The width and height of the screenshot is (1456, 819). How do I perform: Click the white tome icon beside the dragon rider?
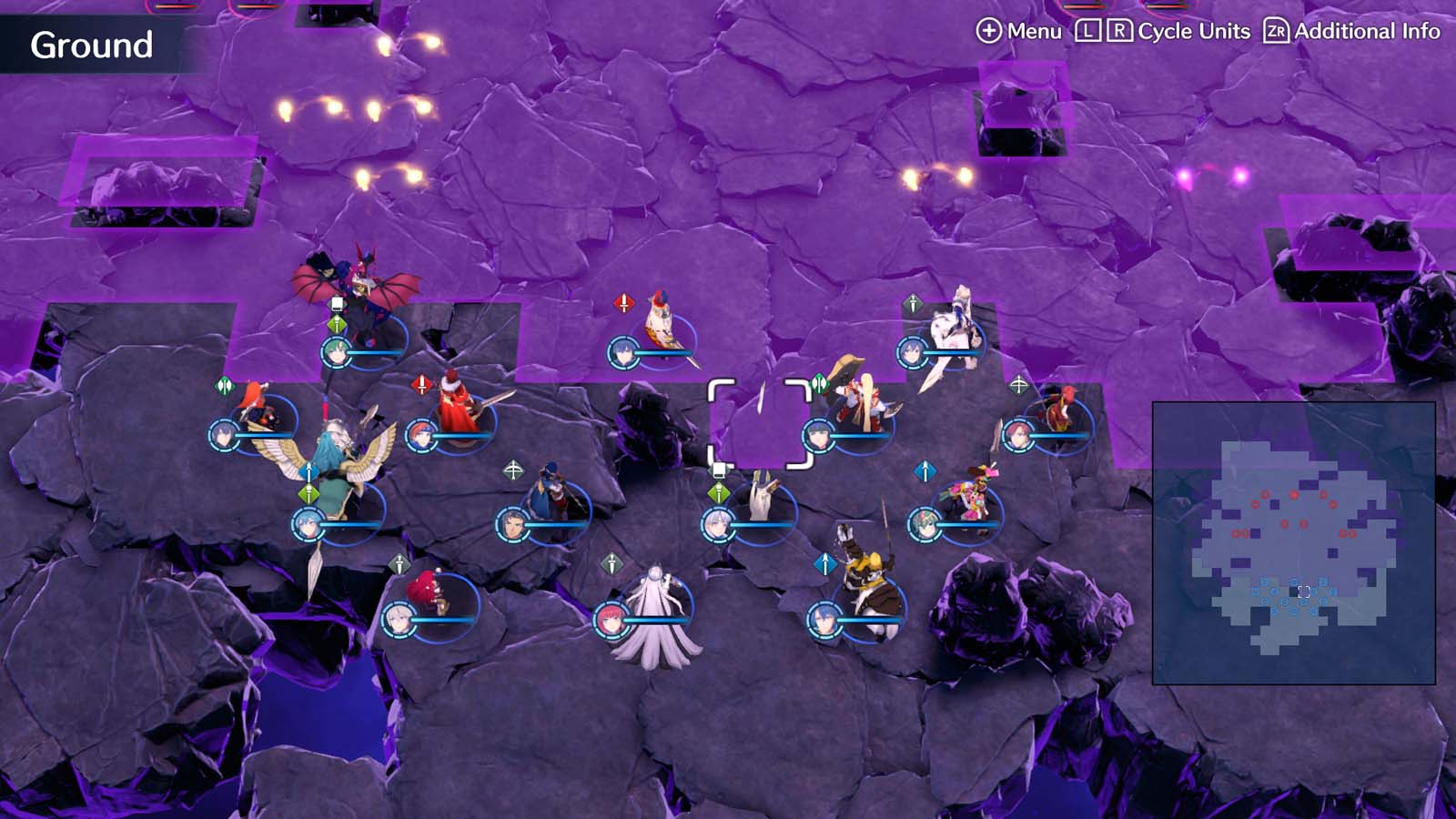coord(336,303)
